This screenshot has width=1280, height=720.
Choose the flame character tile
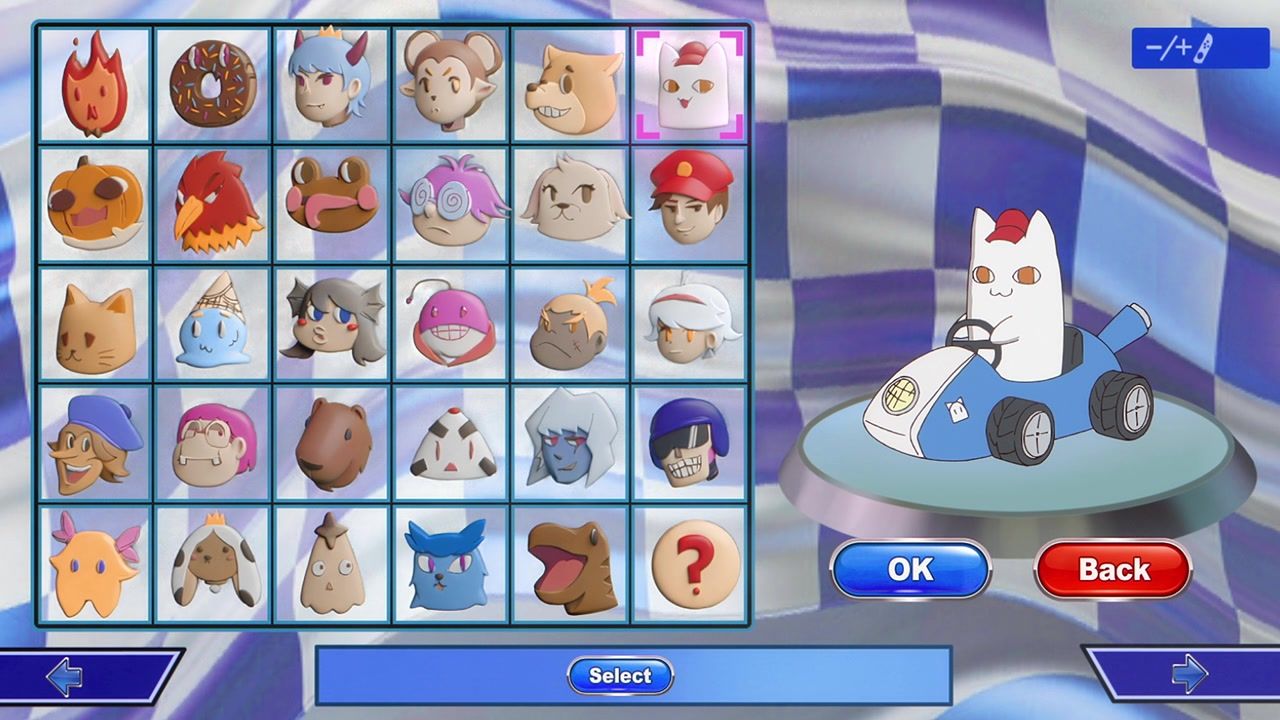pos(93,84)
